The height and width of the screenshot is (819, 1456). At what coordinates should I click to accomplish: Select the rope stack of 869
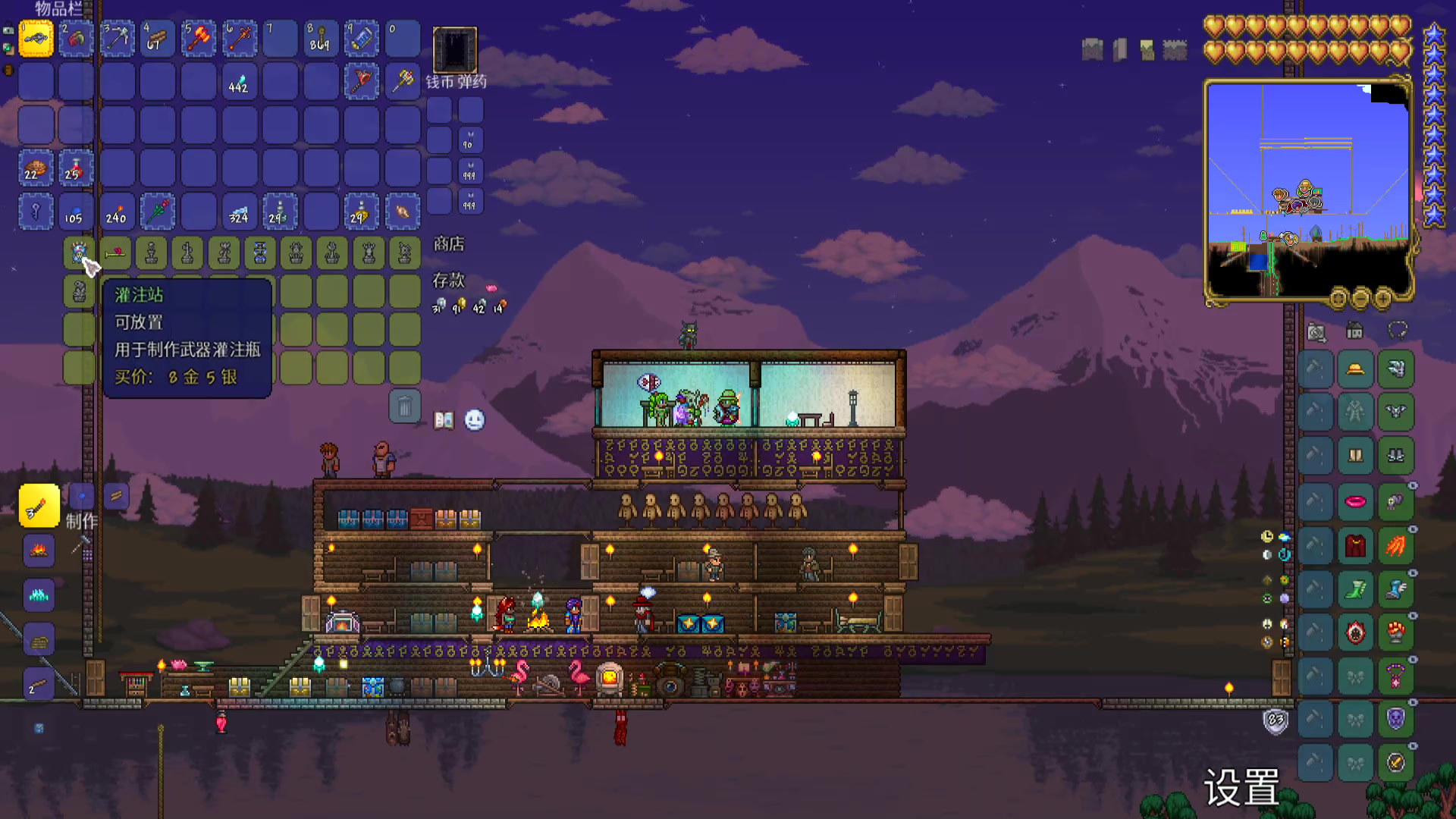click(x=320, y=39)
